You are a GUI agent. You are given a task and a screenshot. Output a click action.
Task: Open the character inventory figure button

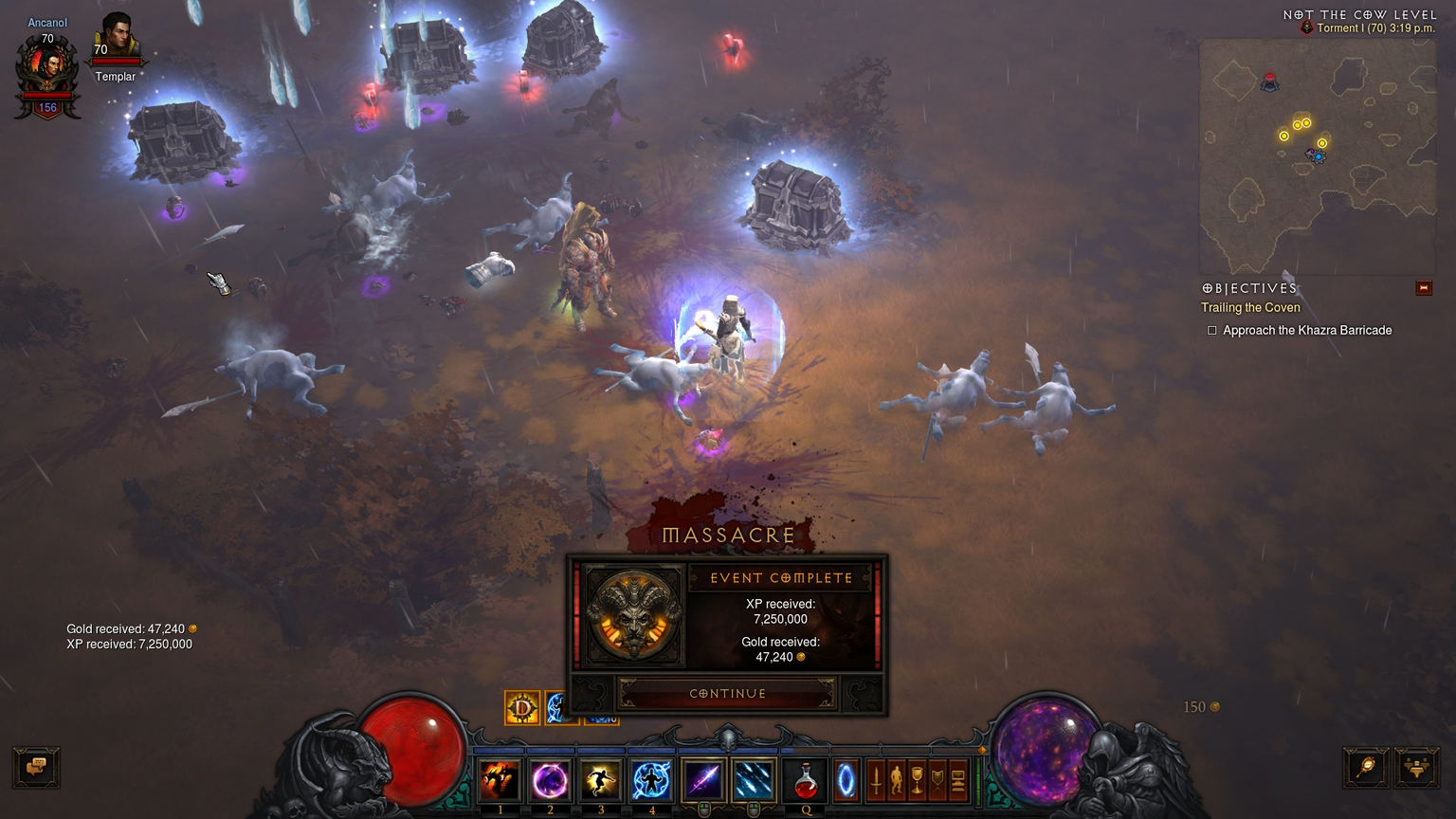coord(897,780)
